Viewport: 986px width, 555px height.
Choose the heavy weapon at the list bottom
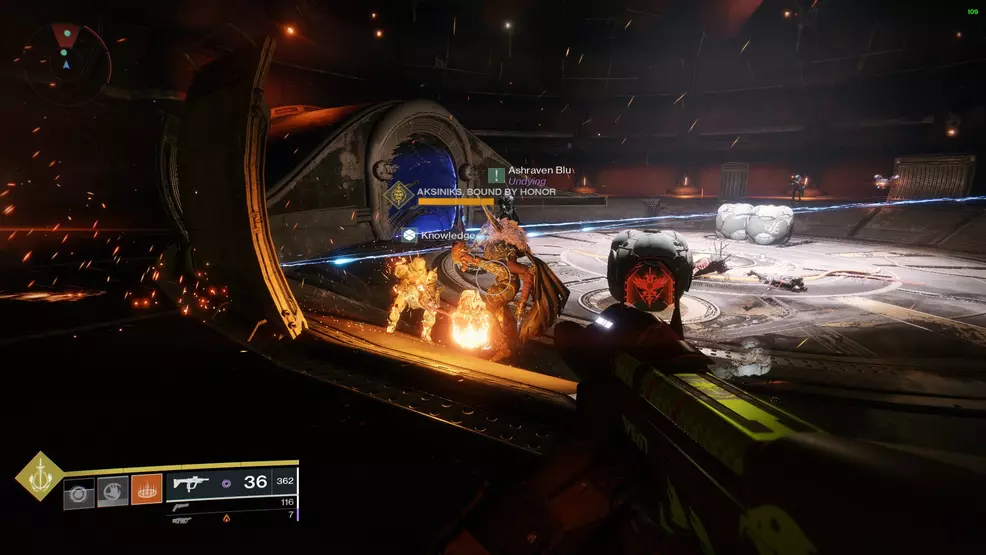click(x=182, y=519)
